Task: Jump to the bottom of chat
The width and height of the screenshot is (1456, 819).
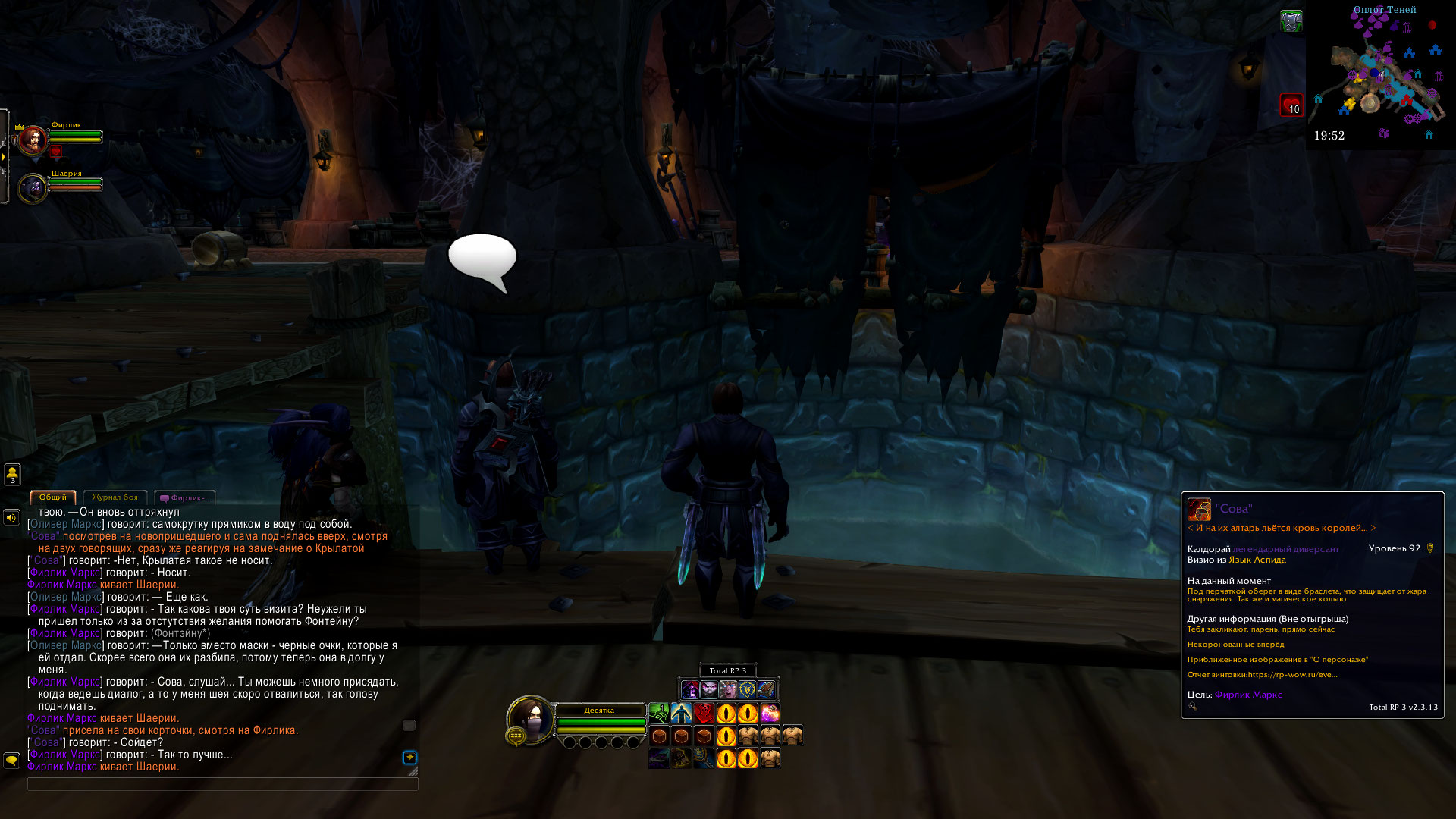Action: click(409, 757)
